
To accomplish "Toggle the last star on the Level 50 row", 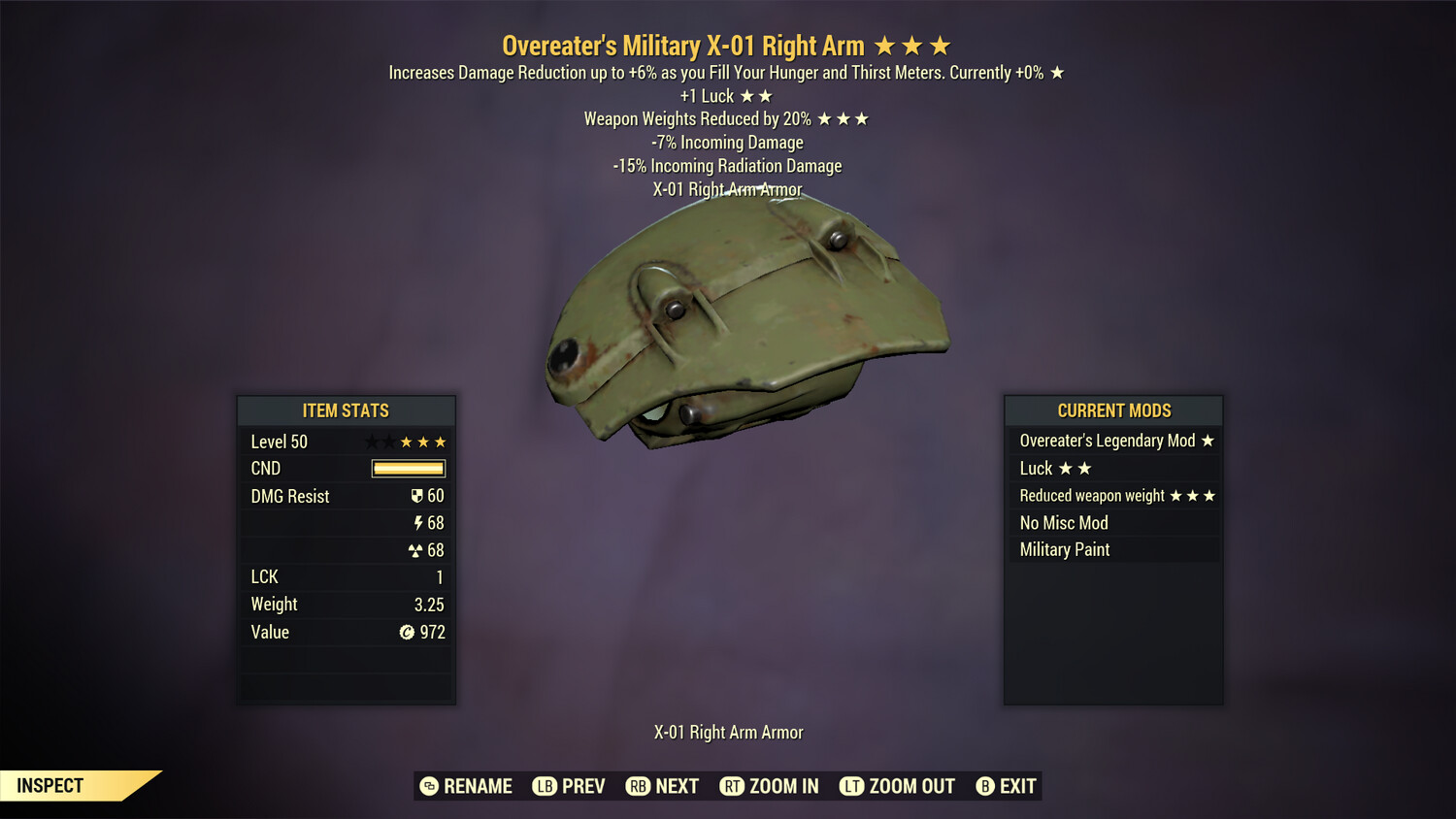I will 442,442.
